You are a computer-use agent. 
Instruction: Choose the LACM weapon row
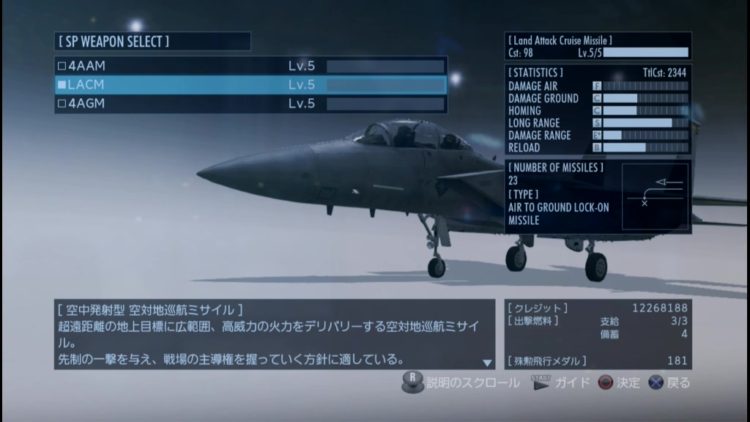pyautogui.click(x=250, y=85)
